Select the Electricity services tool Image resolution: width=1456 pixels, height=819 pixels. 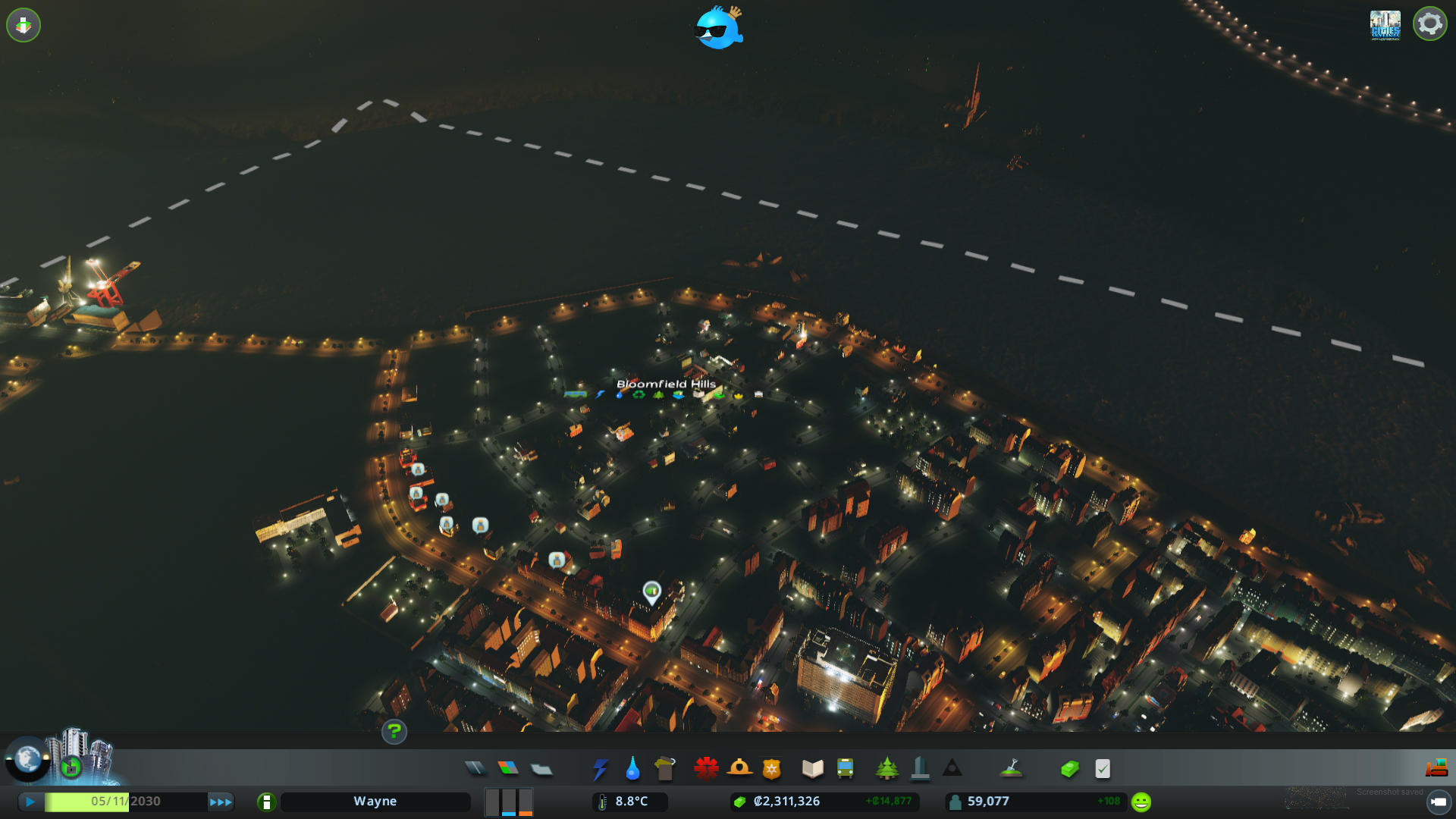coord(601,768)
